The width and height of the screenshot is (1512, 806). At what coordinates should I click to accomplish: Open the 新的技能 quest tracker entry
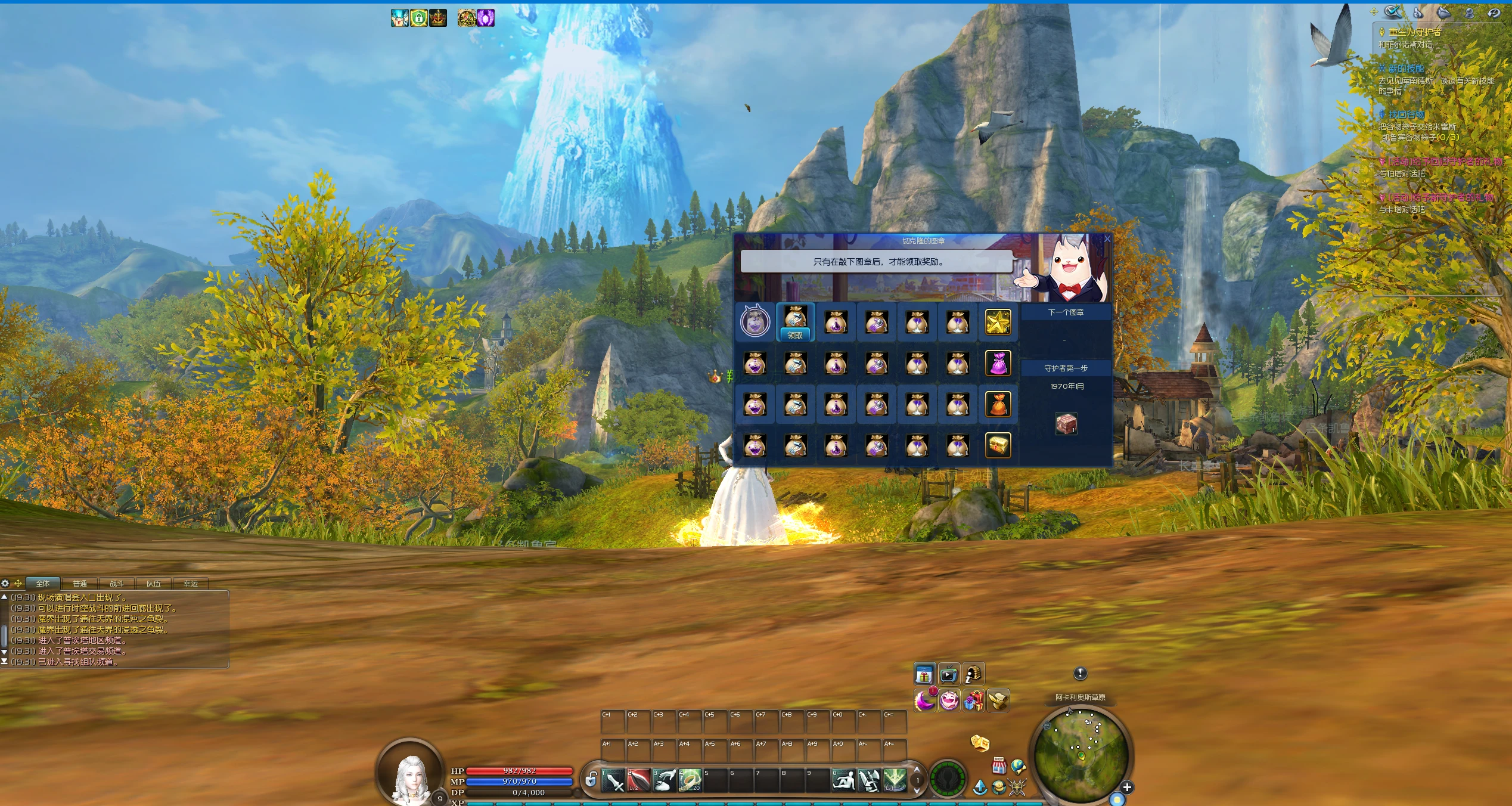[1406, 69]
